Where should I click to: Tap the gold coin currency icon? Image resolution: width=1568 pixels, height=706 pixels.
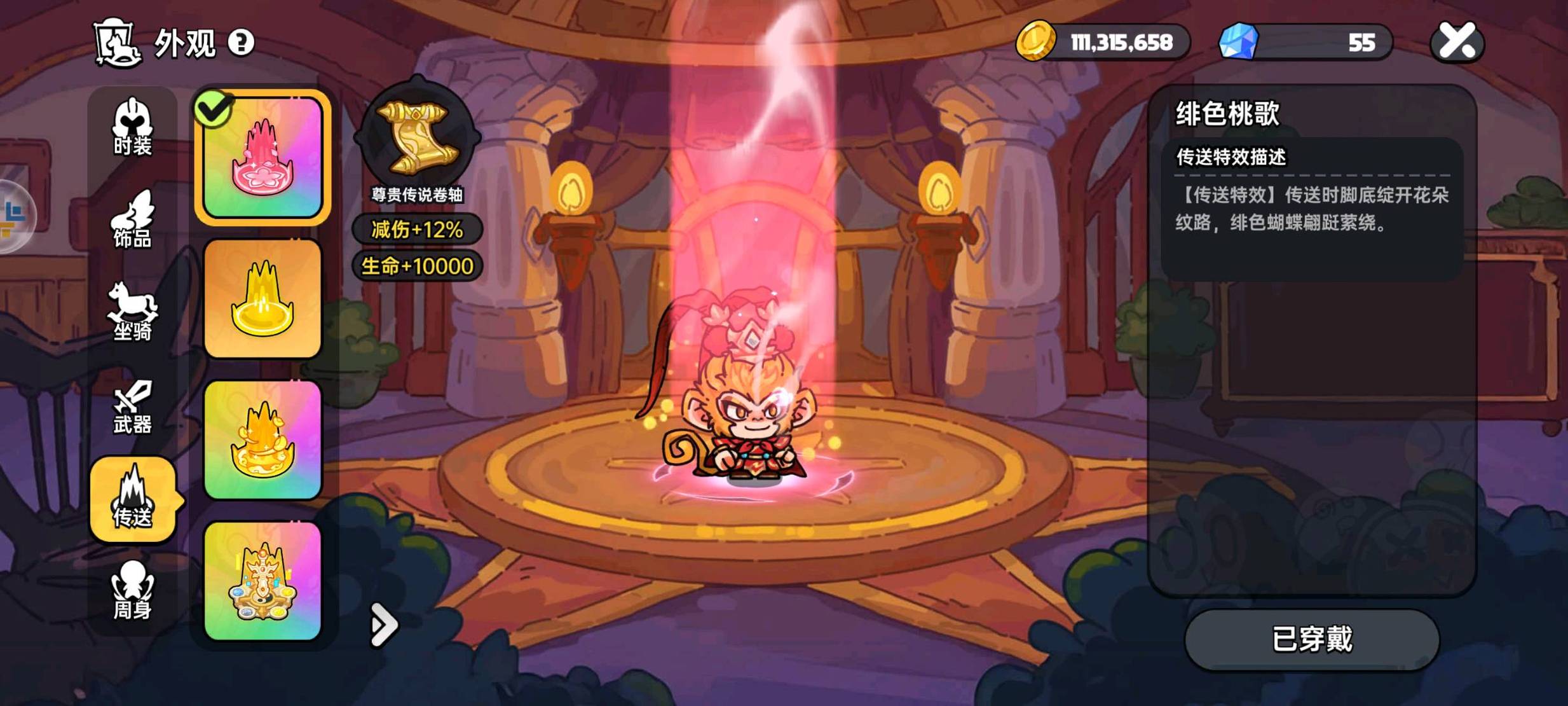tap(1035, 41)
